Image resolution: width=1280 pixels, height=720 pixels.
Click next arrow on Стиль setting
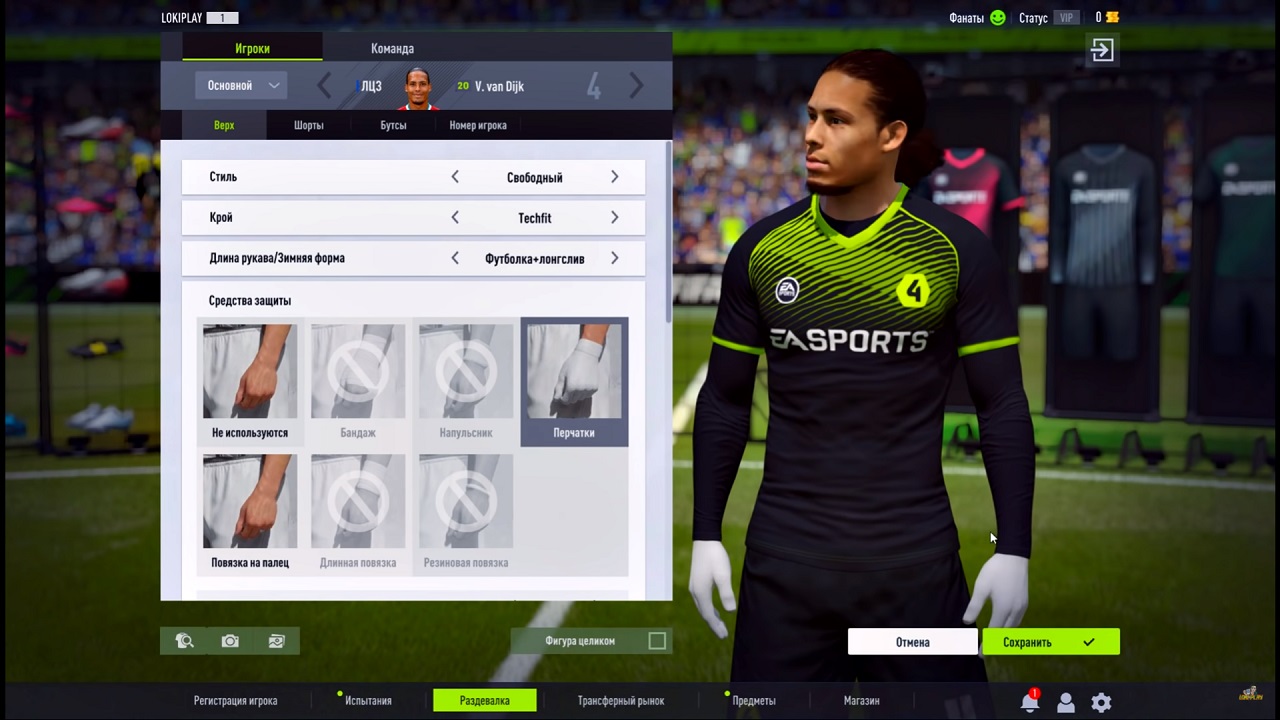[x=614, y=177]
